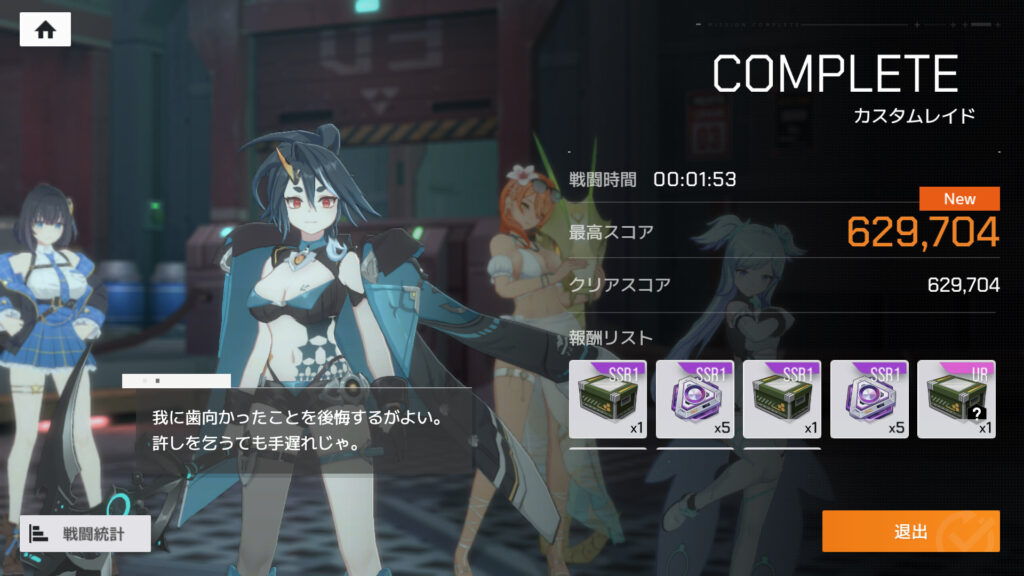Exit with the orange 退出 button
The height and width of the screenshot is (576, 1024).
(x=910, y=531)
